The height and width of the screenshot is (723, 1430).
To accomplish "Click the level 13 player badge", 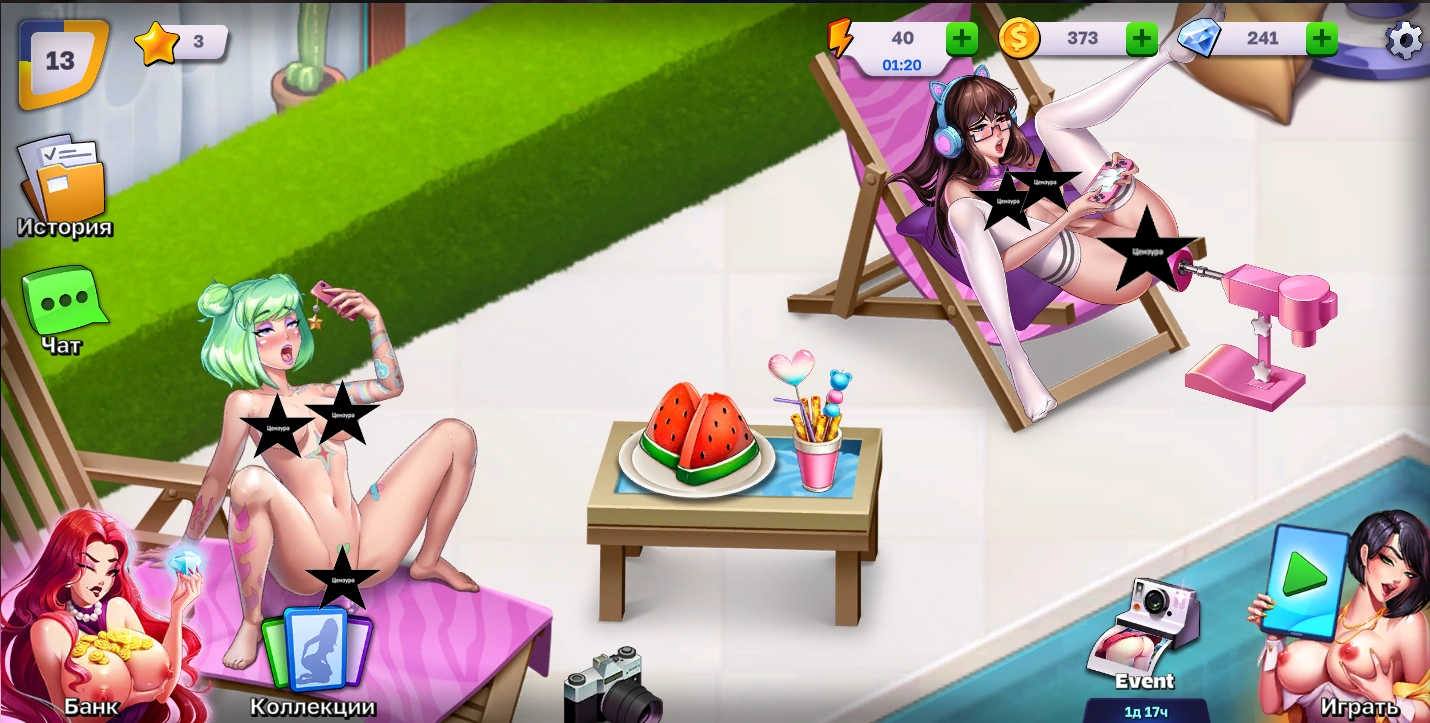I will tap(61, 62).
